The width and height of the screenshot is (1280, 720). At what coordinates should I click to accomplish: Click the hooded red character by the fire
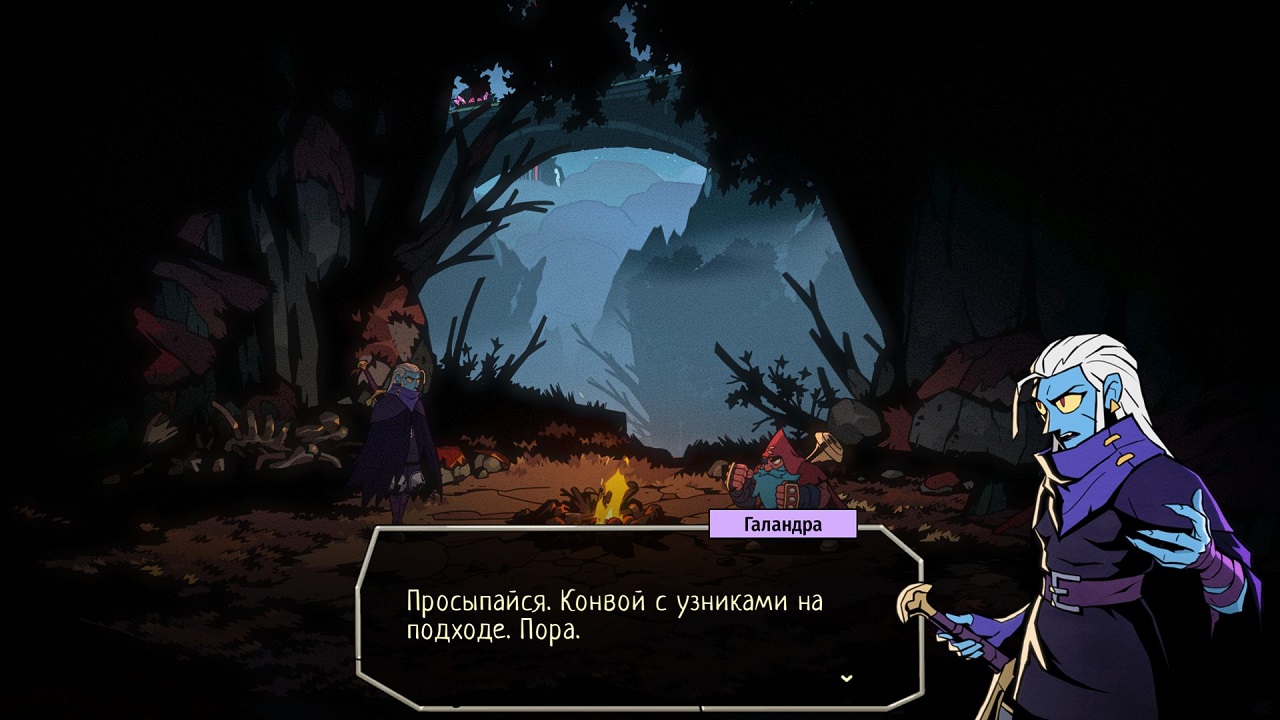tap(780, 470)
